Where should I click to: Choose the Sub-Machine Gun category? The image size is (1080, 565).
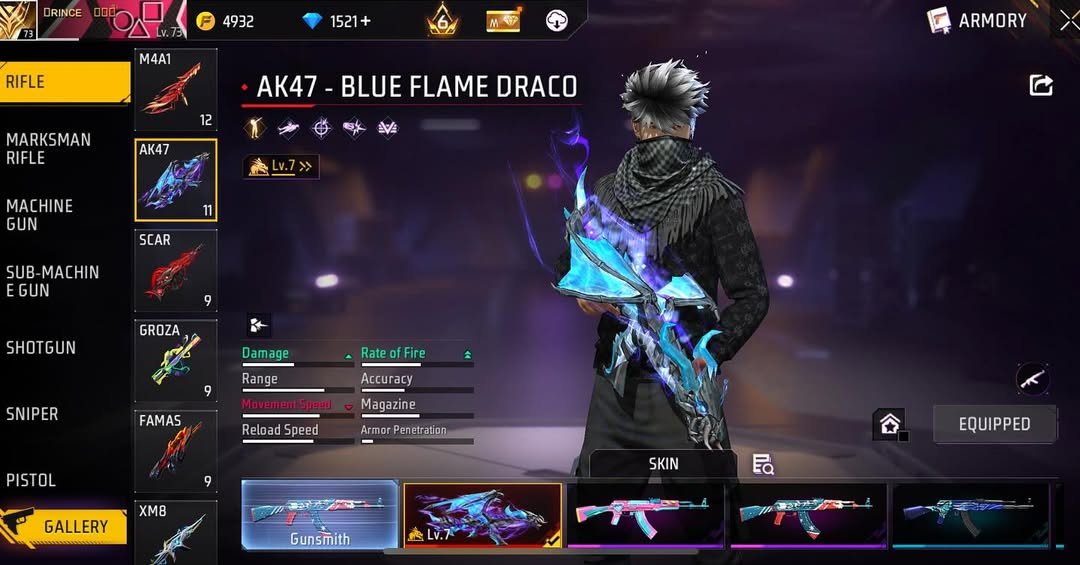click(52, 281)
